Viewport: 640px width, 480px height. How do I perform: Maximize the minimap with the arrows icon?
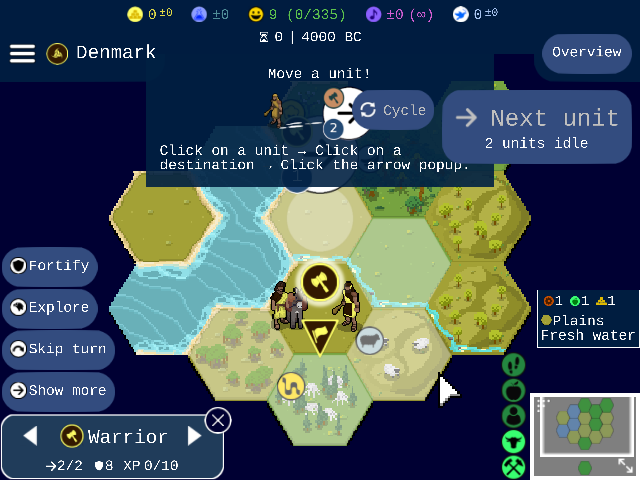tap(625, 466)
